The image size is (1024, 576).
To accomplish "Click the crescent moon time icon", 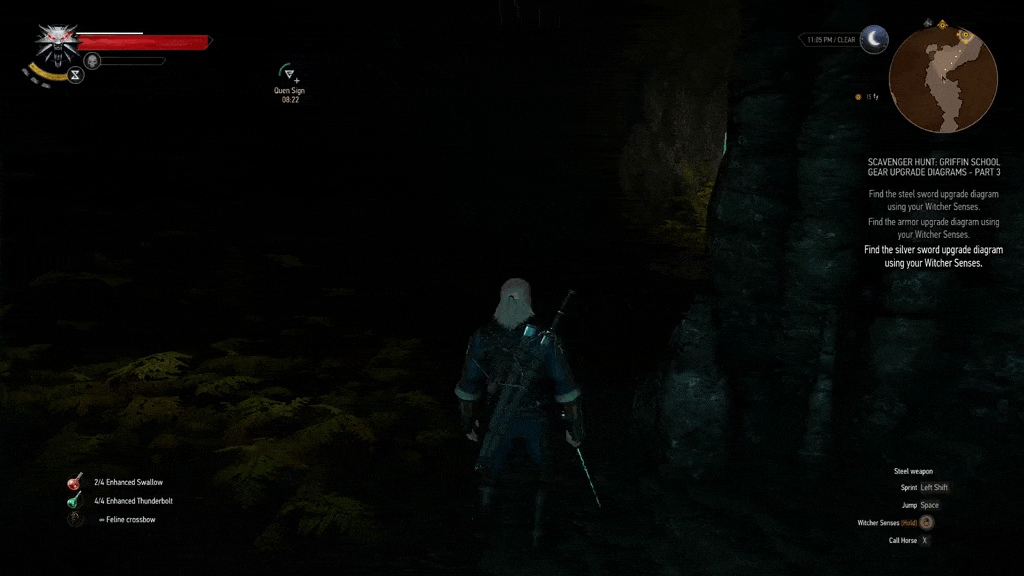I will 874,39.
